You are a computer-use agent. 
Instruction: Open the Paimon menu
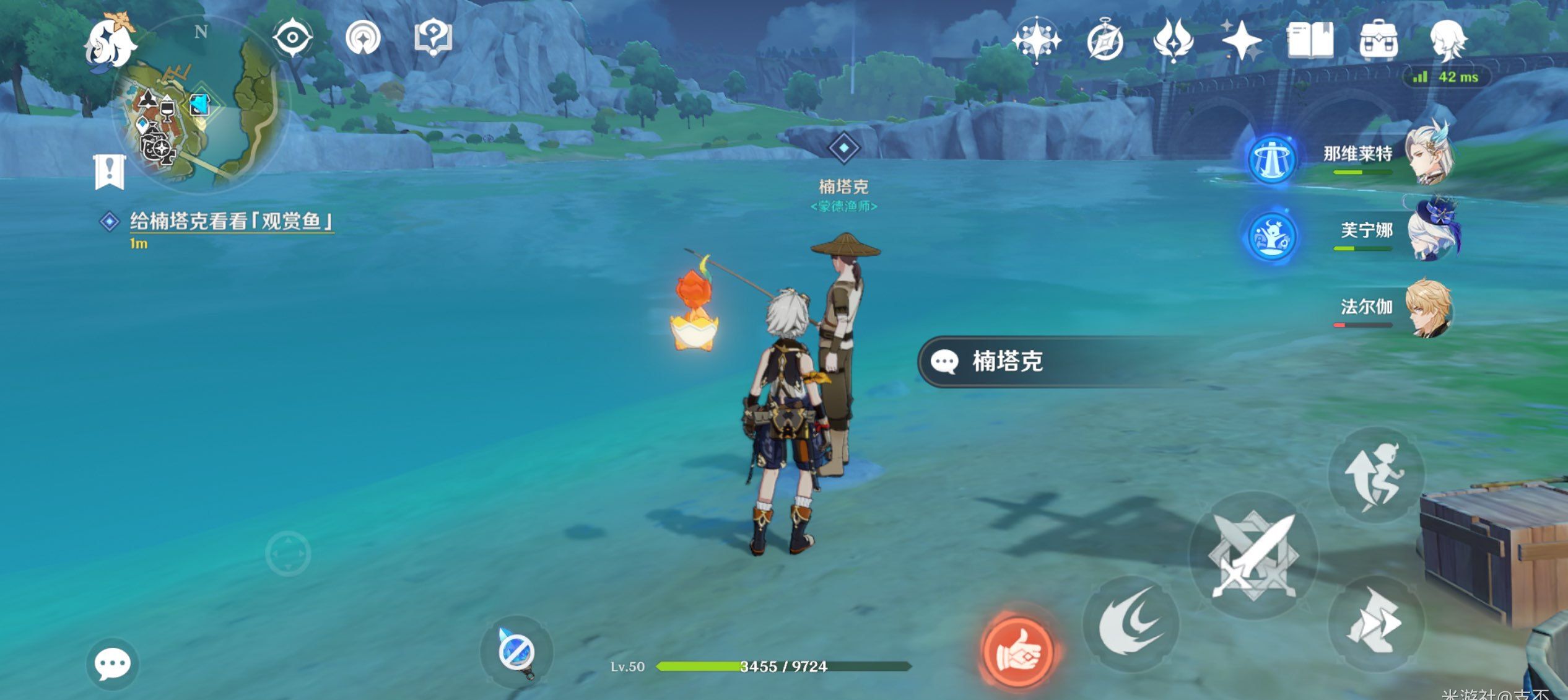click(110, 42)
